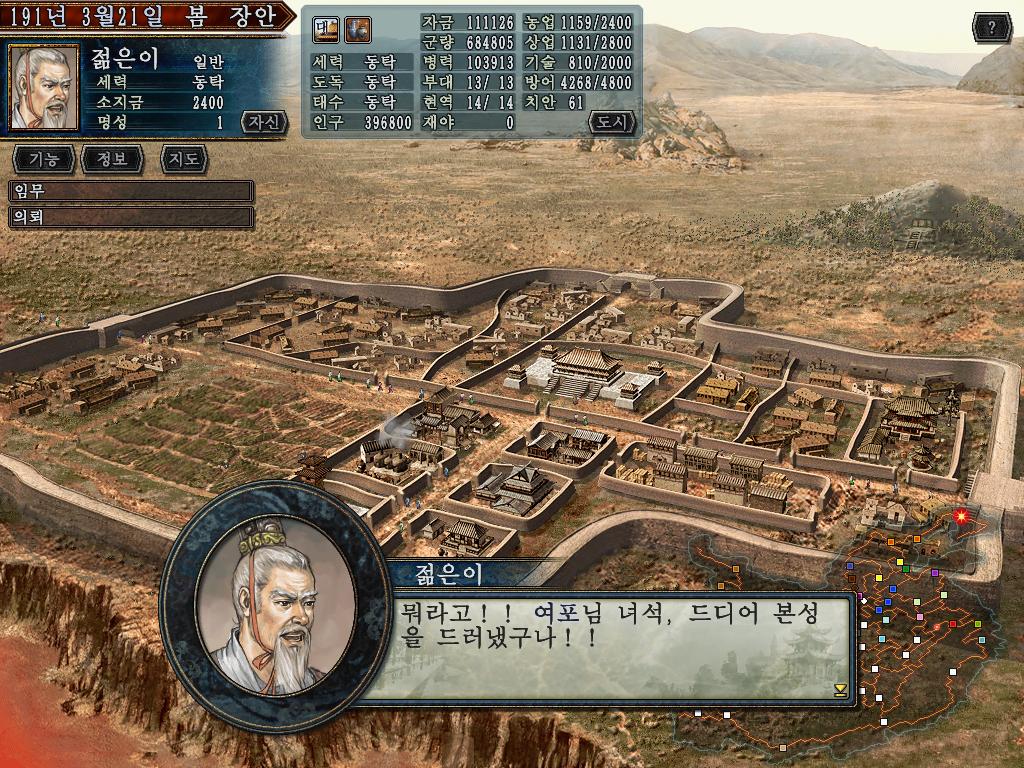Select the 임무 (mission) bar
The image size is (1024, 768).
pyautogui.click(x=130, y=191)
